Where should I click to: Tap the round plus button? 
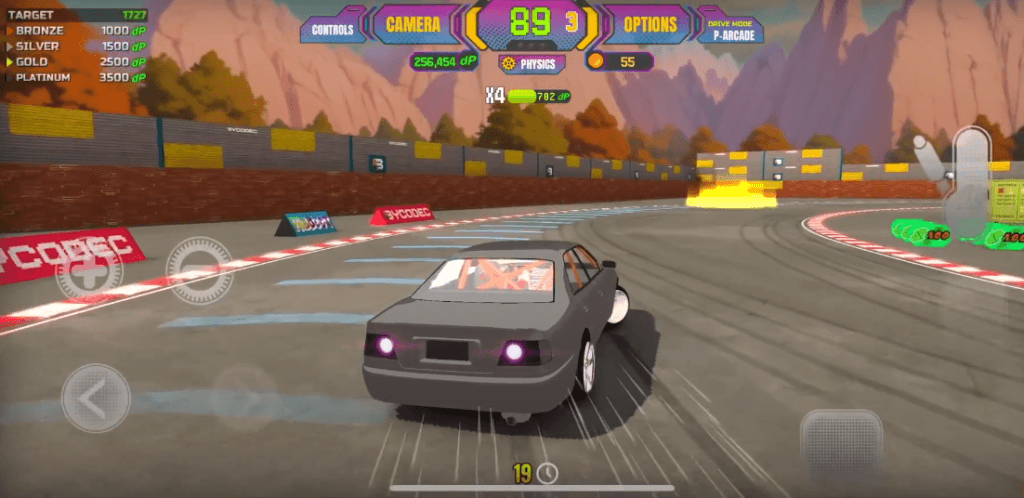(89, 270)
